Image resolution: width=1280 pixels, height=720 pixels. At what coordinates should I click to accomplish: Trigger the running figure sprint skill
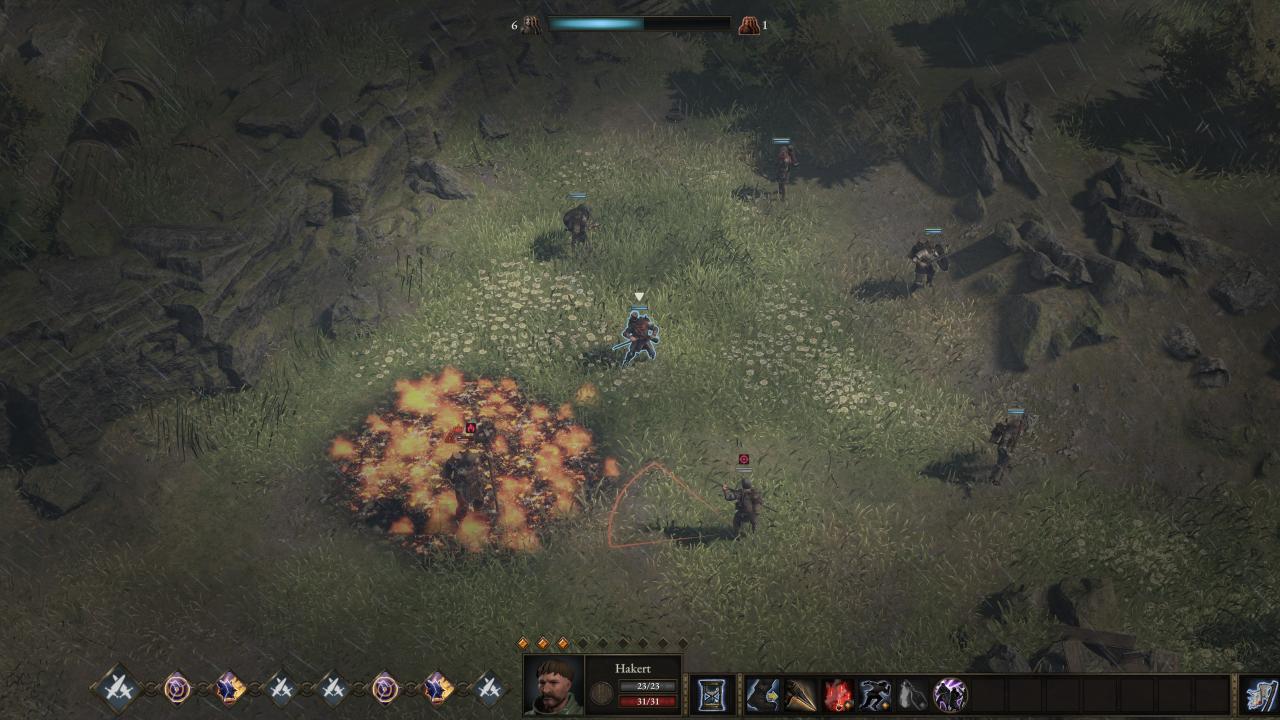(876, 694)
